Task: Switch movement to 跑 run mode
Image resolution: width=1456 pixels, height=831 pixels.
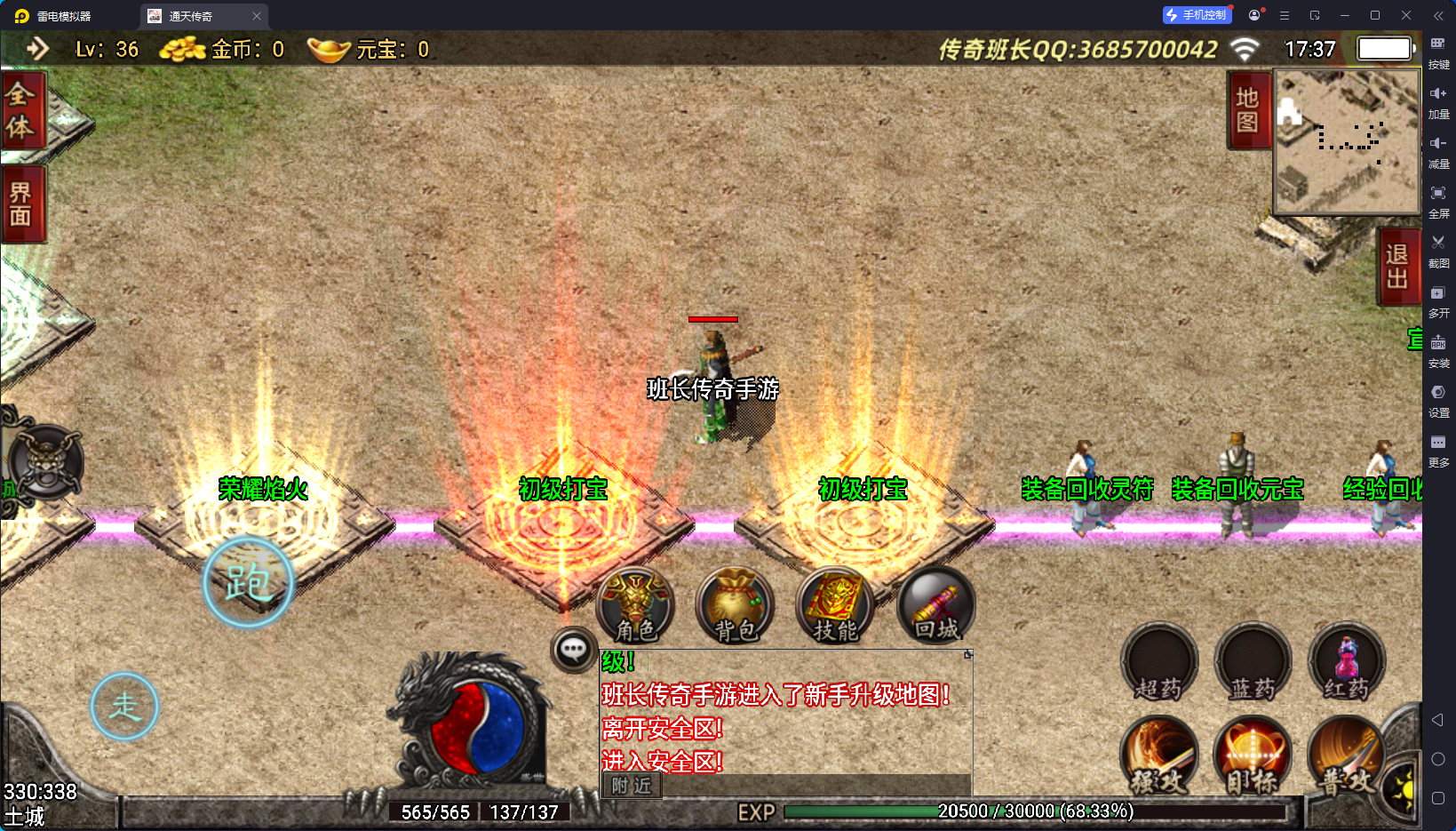Action: [248, 583]
